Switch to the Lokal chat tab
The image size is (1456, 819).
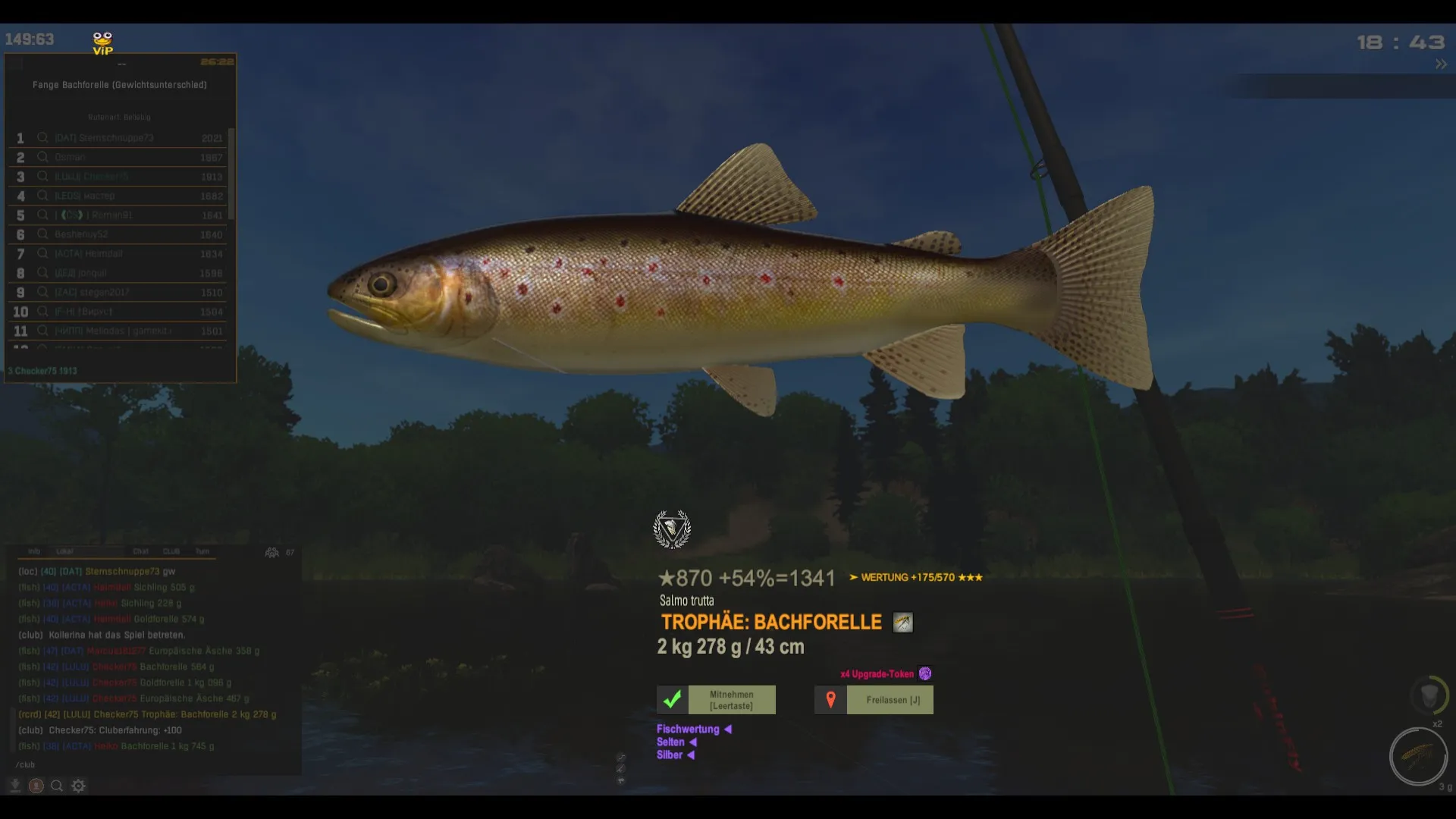click(65, 551)
